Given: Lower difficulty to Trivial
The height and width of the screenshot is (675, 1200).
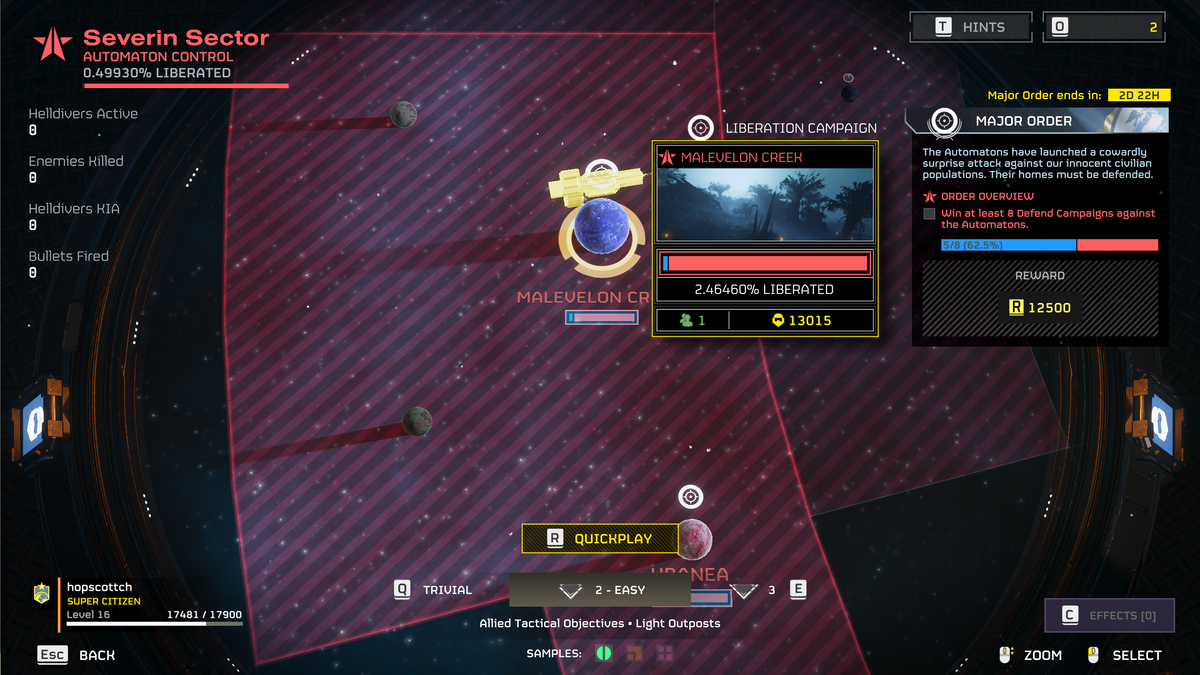Looking at the screenshot, I should pyautogui.click(x=435, y=590).
